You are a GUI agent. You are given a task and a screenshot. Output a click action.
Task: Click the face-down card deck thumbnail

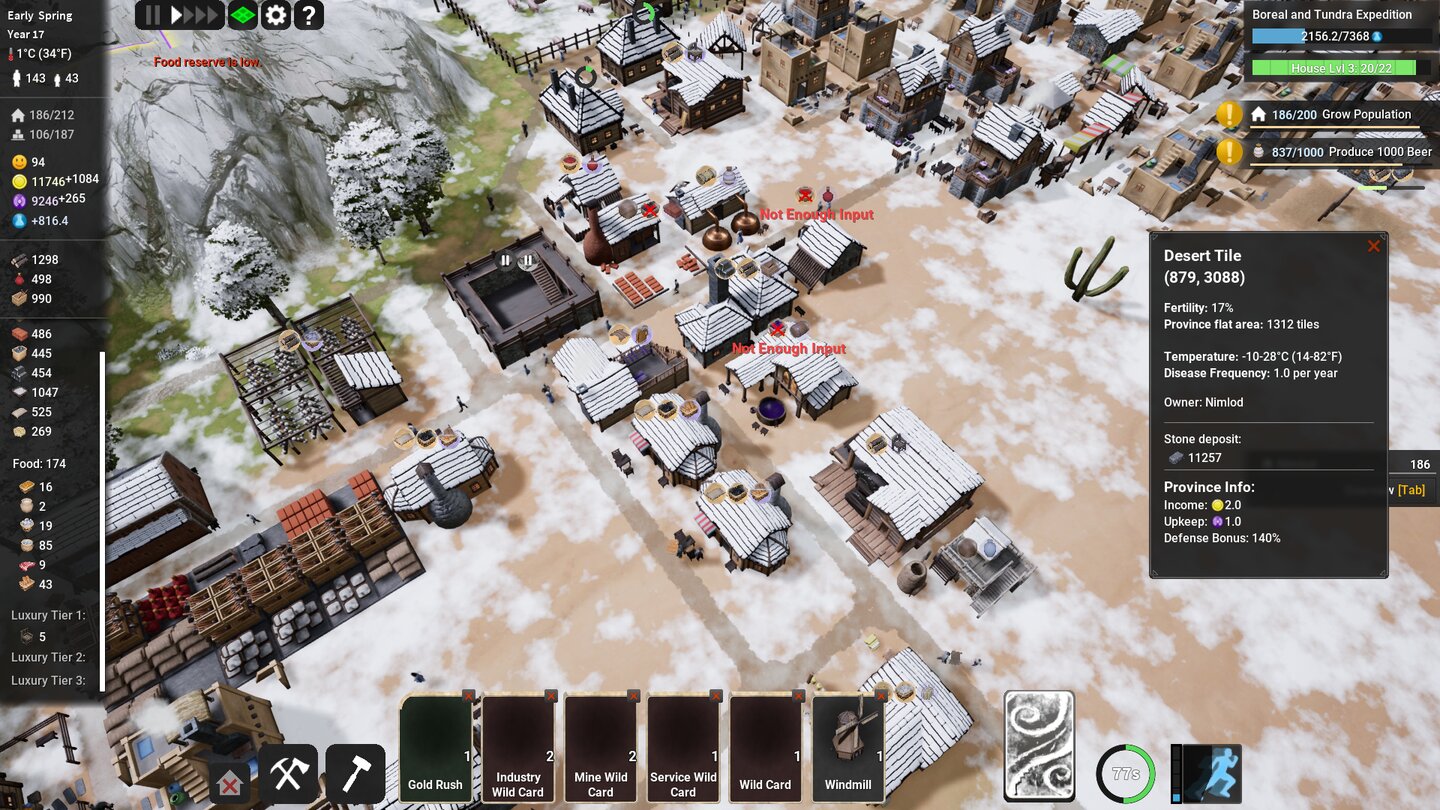1038,744
